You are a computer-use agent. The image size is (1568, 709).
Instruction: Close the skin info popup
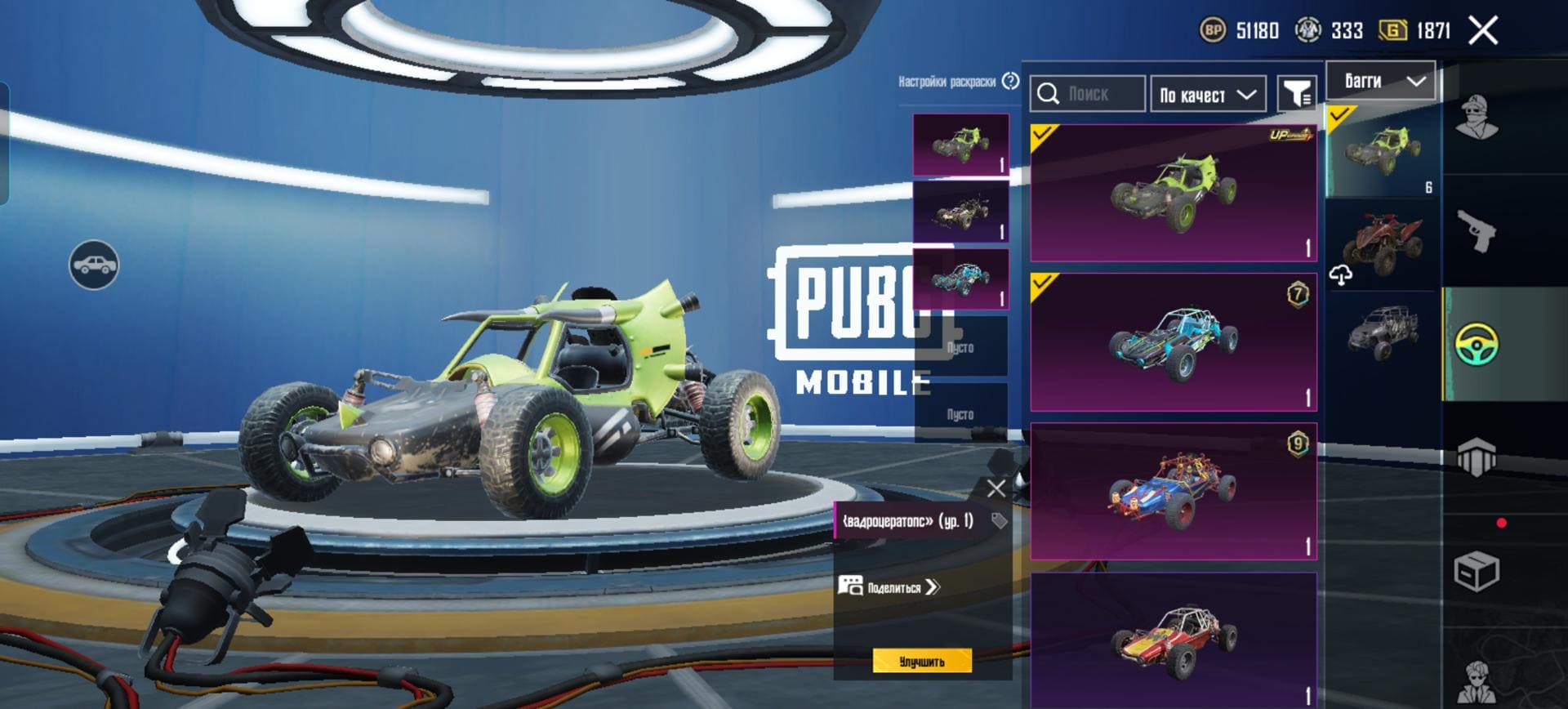pos(996,489)
